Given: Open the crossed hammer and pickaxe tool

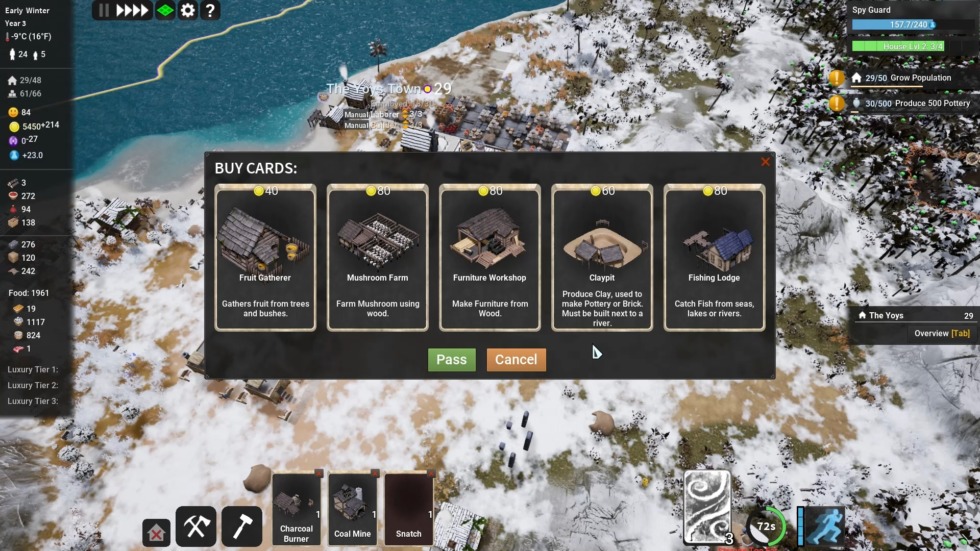Looking at the screenshot, I should pos(196,526).
